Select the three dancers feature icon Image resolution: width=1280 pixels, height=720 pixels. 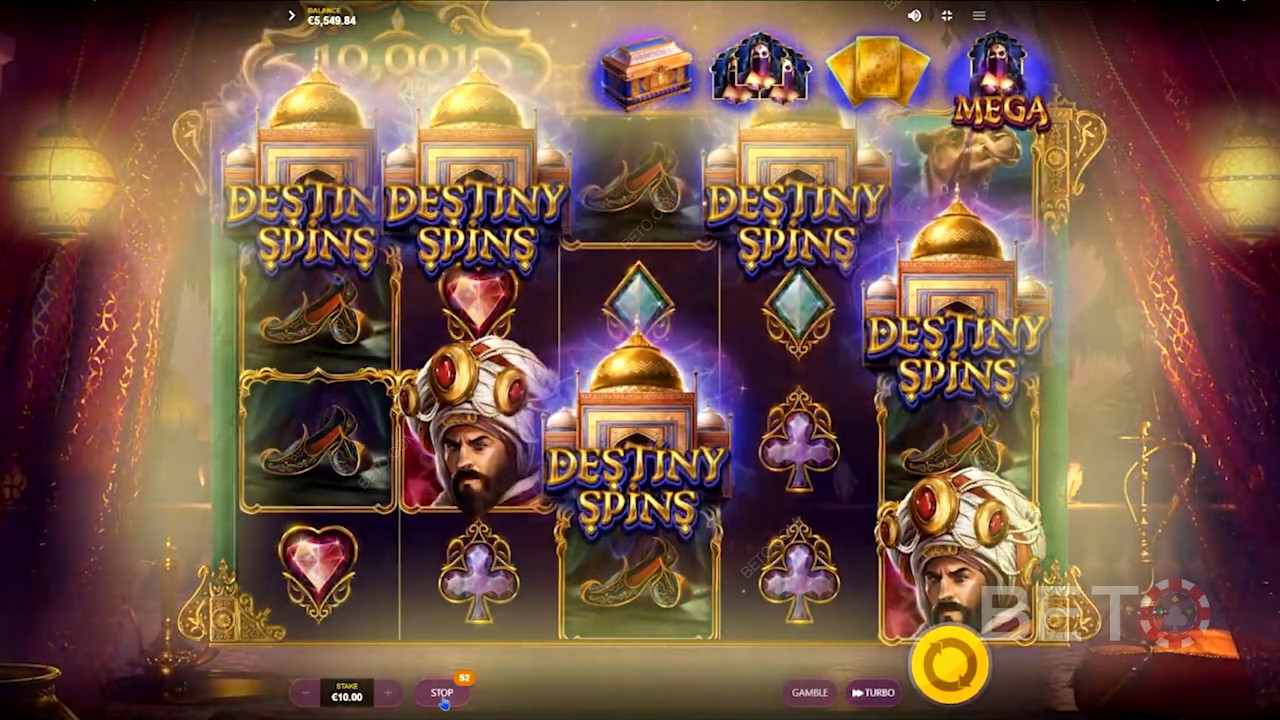click(x=760, y=70)
